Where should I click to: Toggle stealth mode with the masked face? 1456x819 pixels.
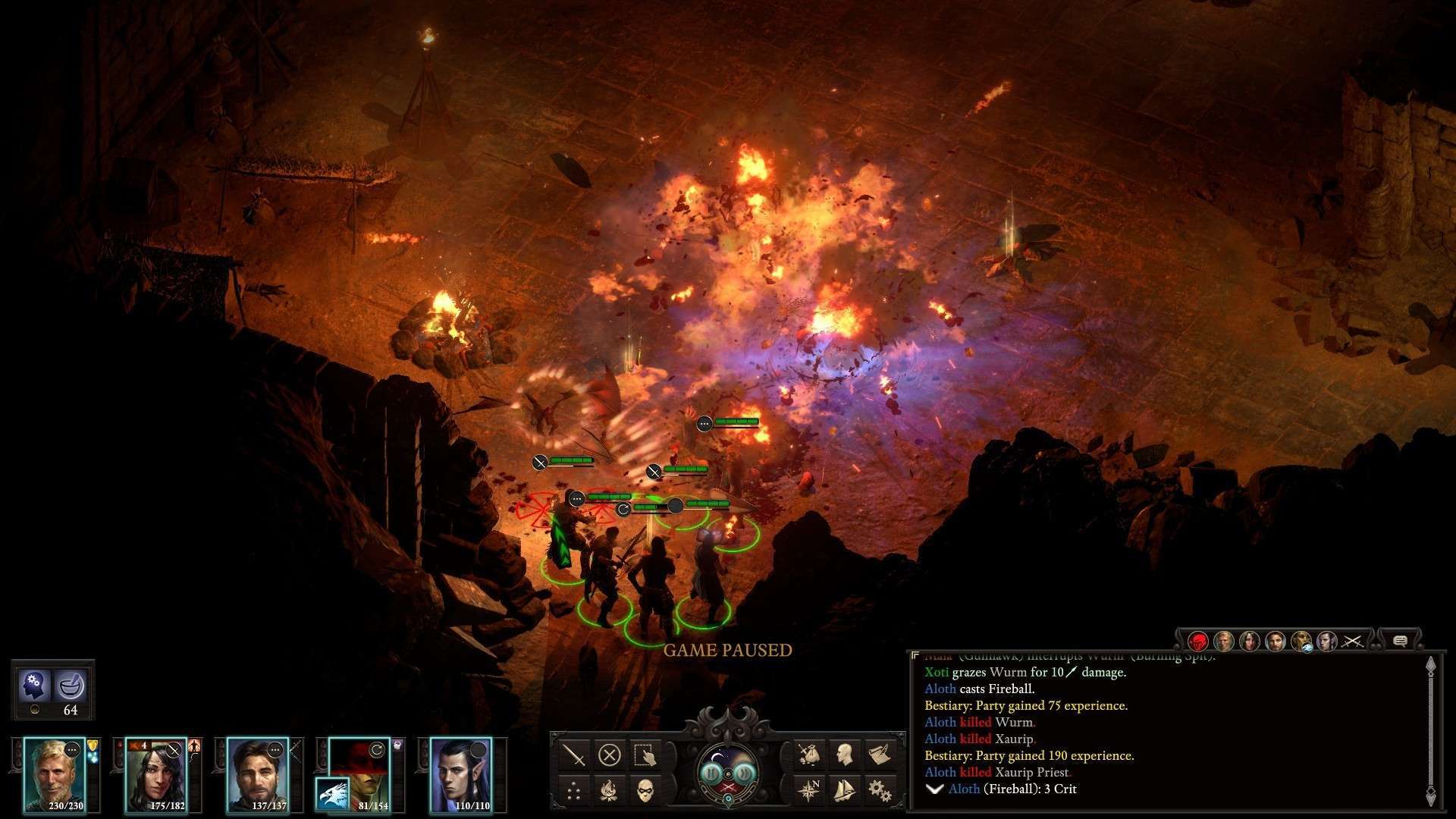click(645, 791)
